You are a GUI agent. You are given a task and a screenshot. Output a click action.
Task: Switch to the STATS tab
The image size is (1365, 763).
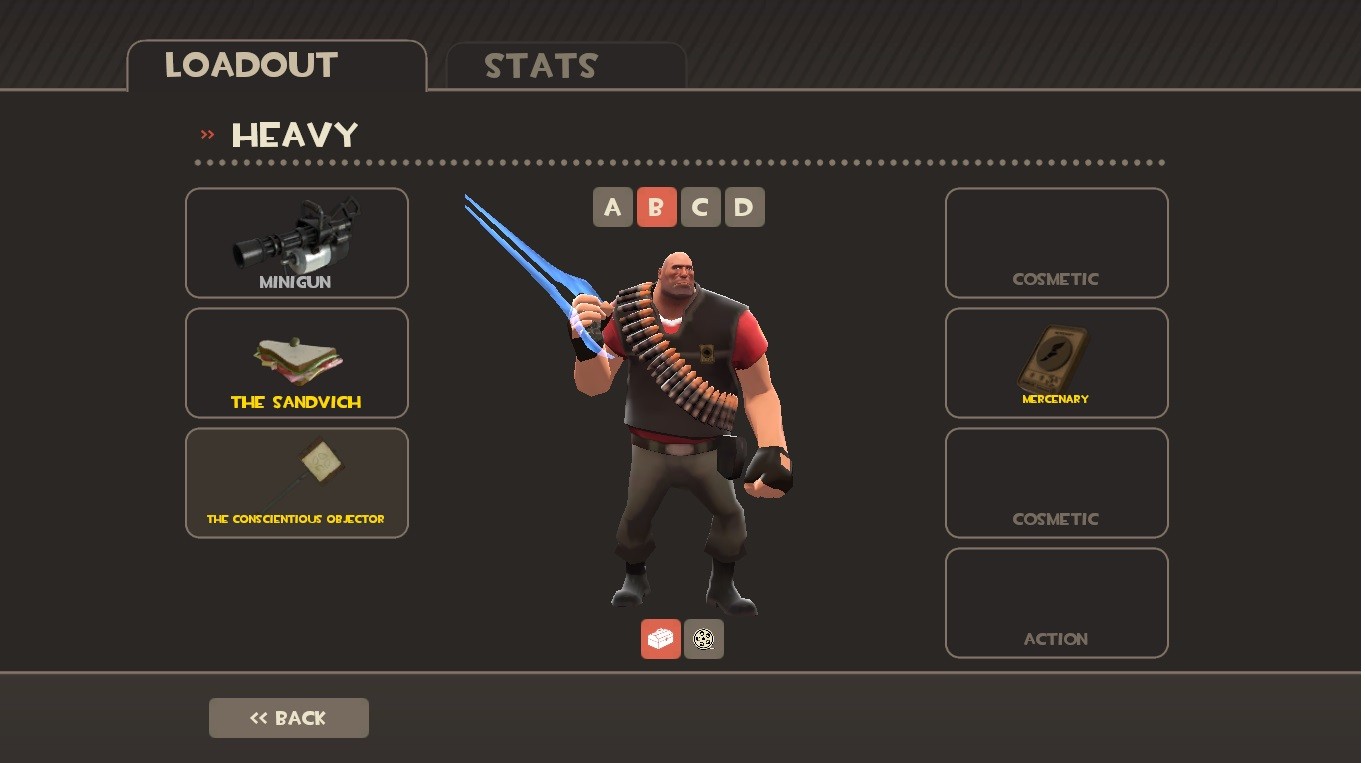click(540, 66)
